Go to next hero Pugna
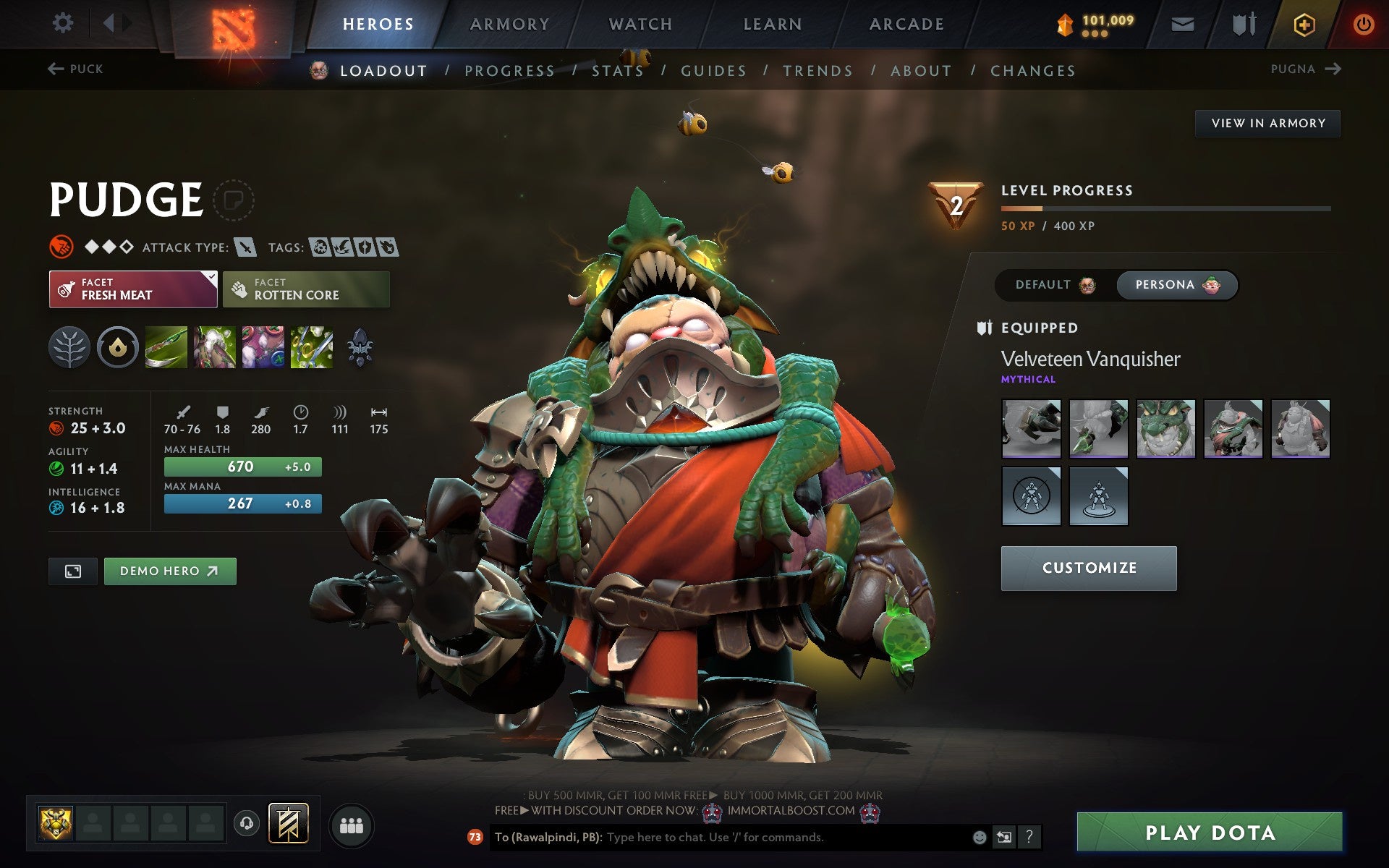 point(1306,69)
